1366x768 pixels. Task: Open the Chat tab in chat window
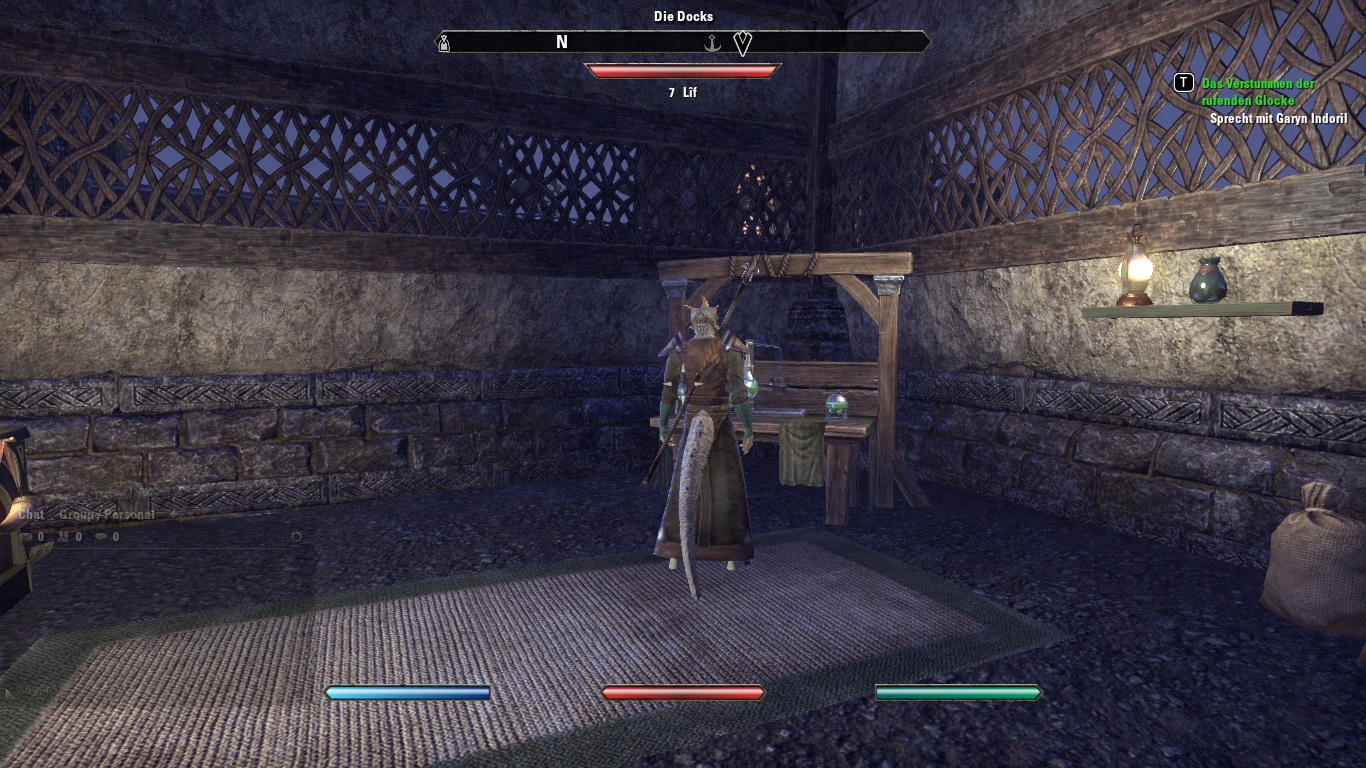click(x=32, y=515)
